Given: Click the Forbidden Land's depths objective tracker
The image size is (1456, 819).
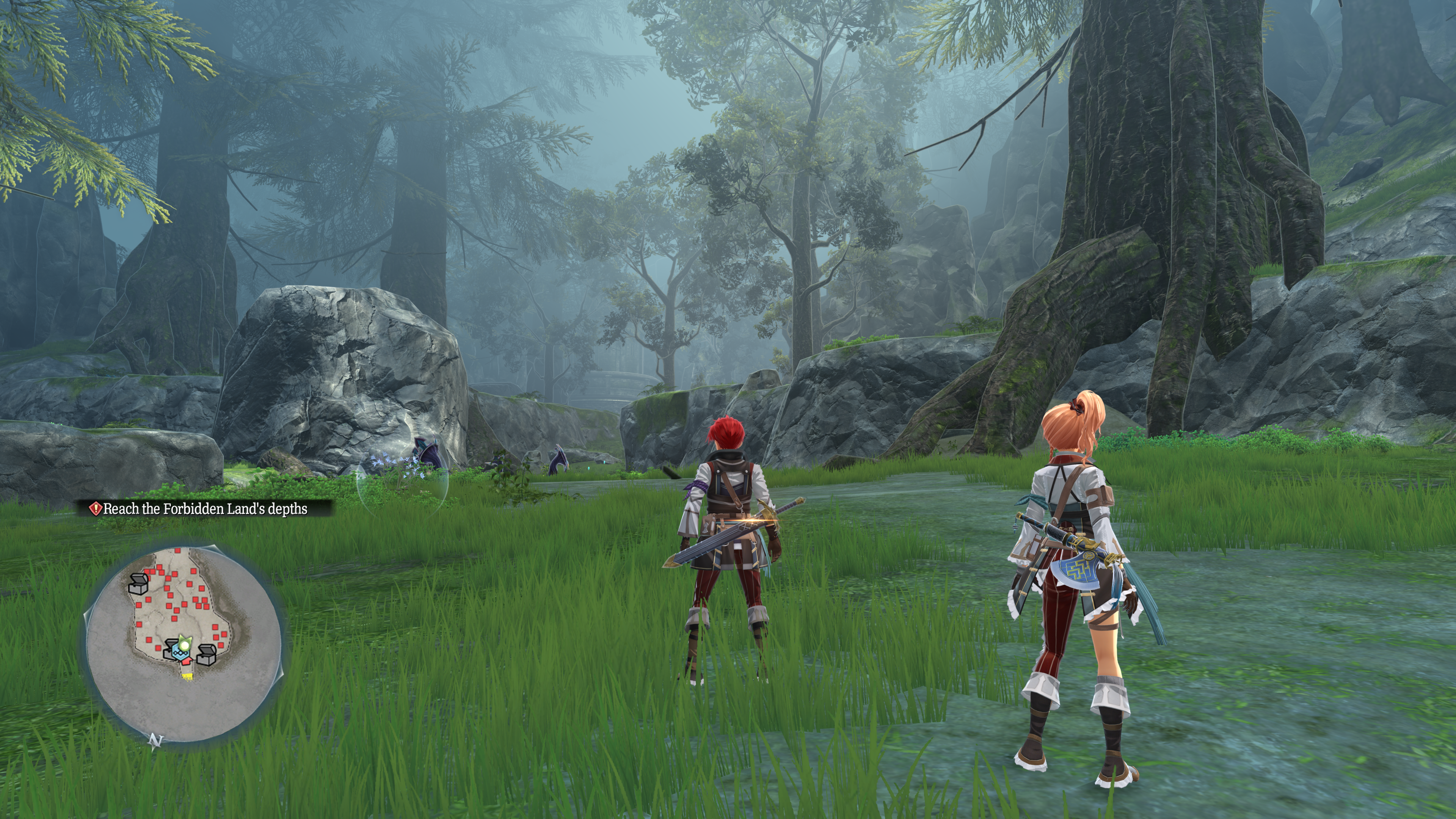Looking at the screenshot, I should 205,509.
